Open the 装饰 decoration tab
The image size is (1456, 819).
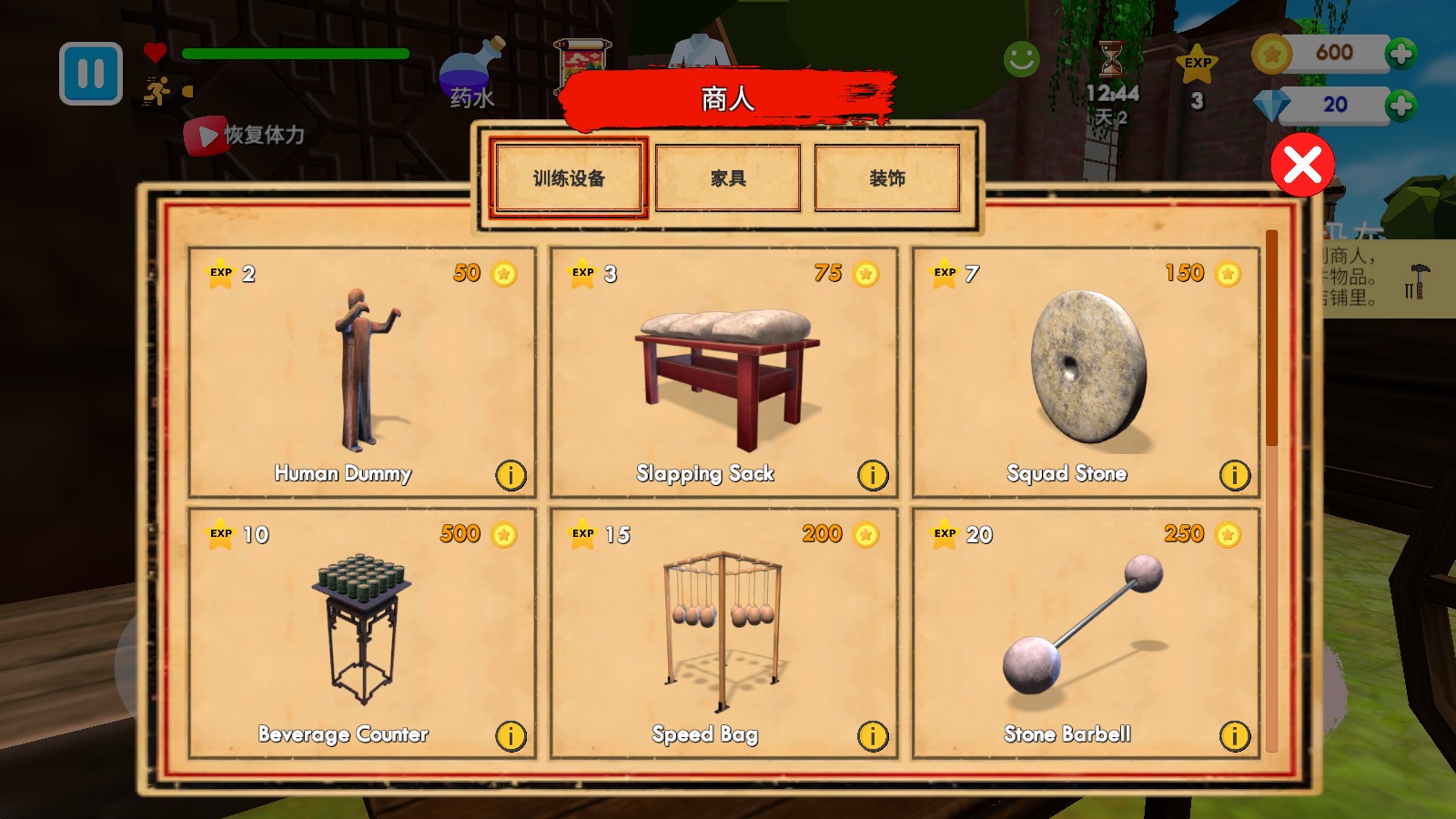pyautogui.click(x=888, y=177)
